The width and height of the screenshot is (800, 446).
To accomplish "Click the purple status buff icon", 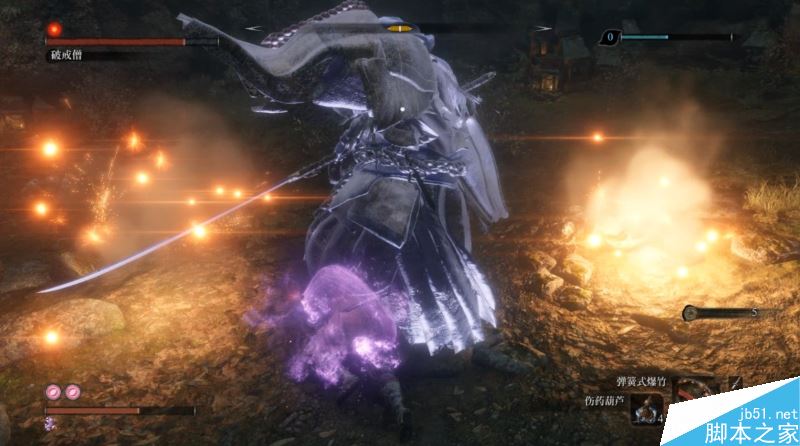I will click(49, 424).
